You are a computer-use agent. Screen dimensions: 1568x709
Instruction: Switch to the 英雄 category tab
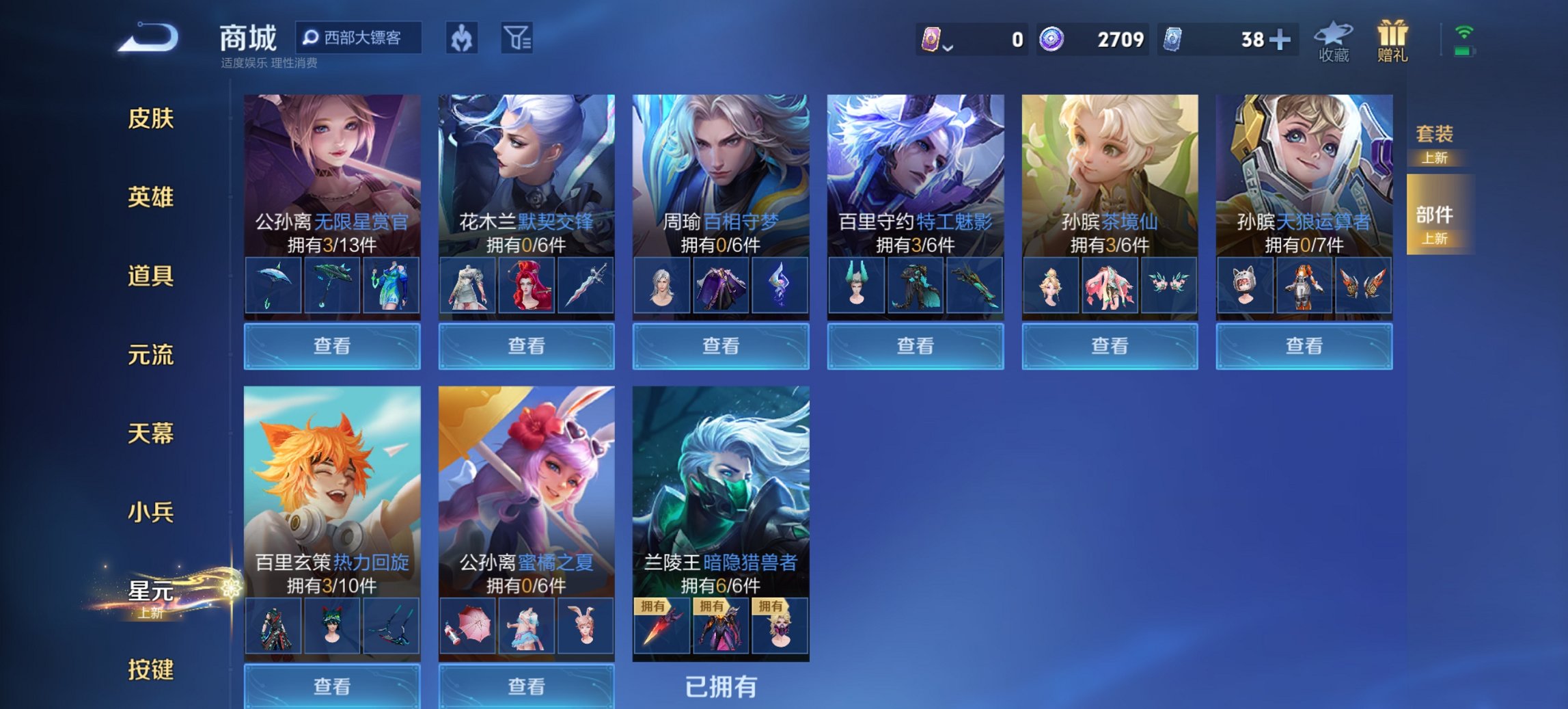(x=152, y=197)
